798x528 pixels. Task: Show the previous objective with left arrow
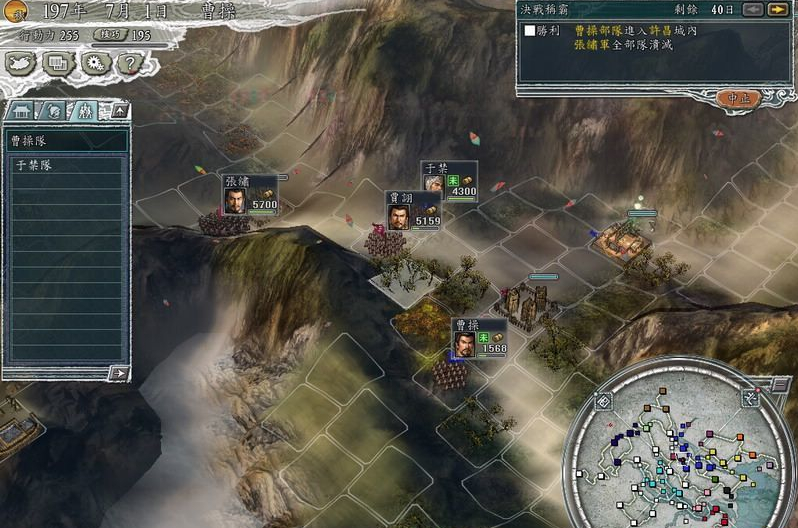[751, 10]
